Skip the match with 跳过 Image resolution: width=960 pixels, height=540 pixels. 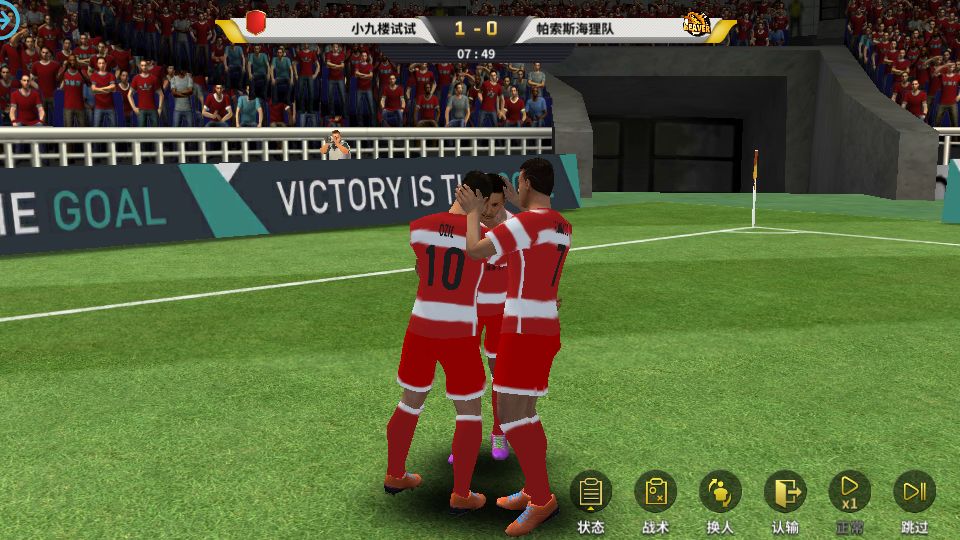point(914,492)
